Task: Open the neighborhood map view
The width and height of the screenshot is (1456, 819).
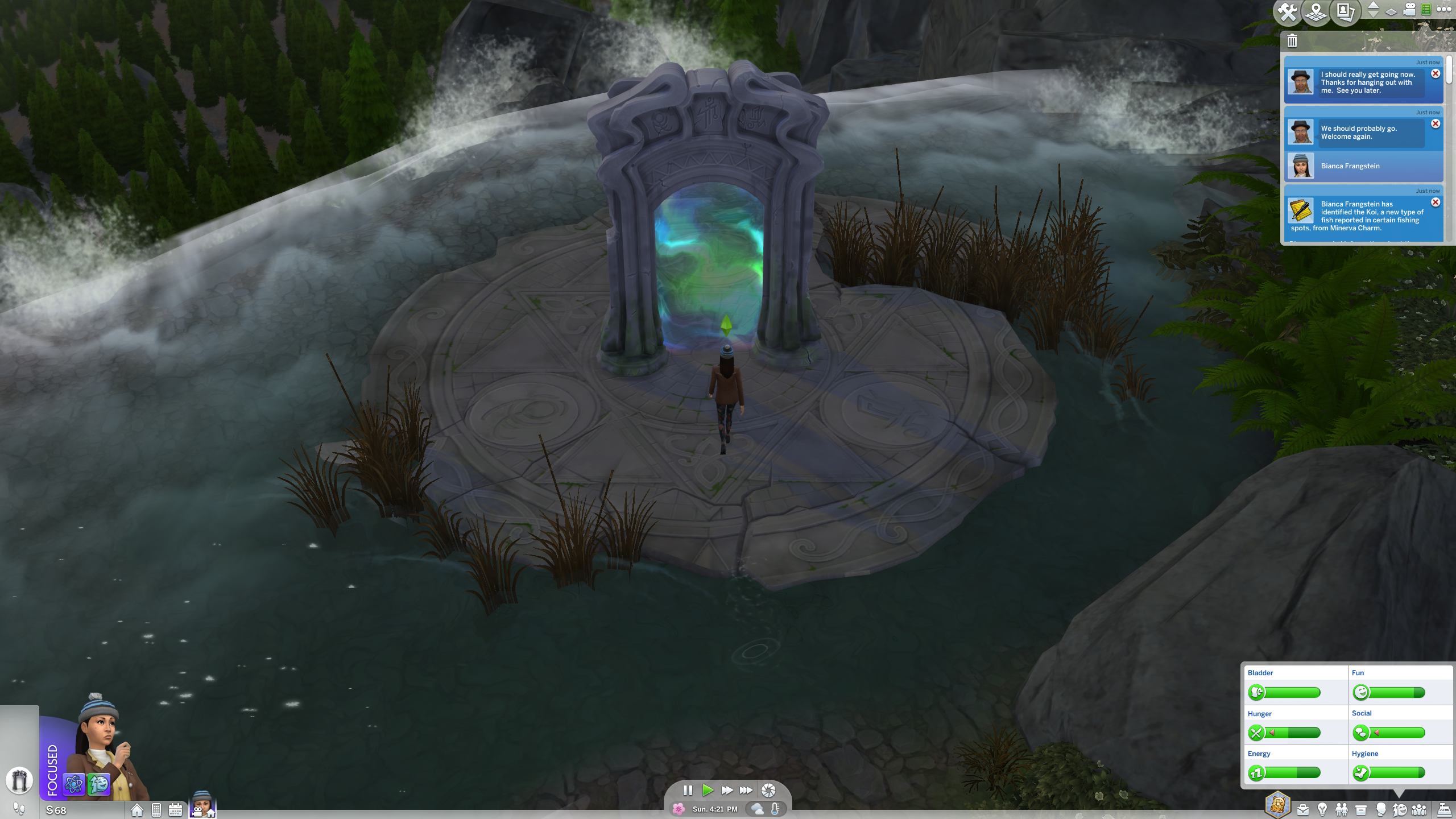Action: 1315,13
